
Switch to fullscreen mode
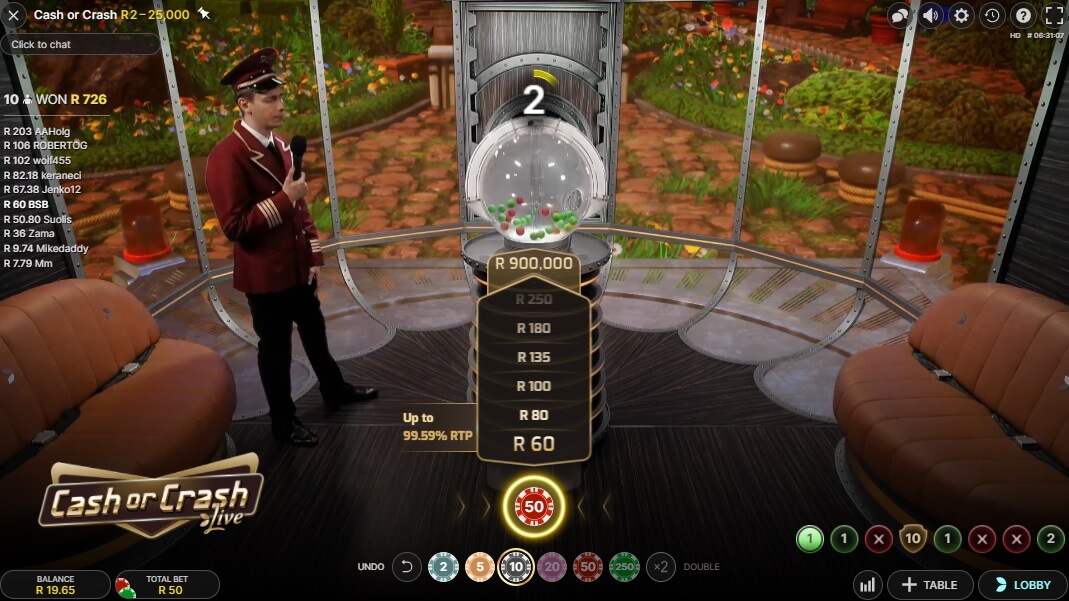click(x=1053, y=15)
